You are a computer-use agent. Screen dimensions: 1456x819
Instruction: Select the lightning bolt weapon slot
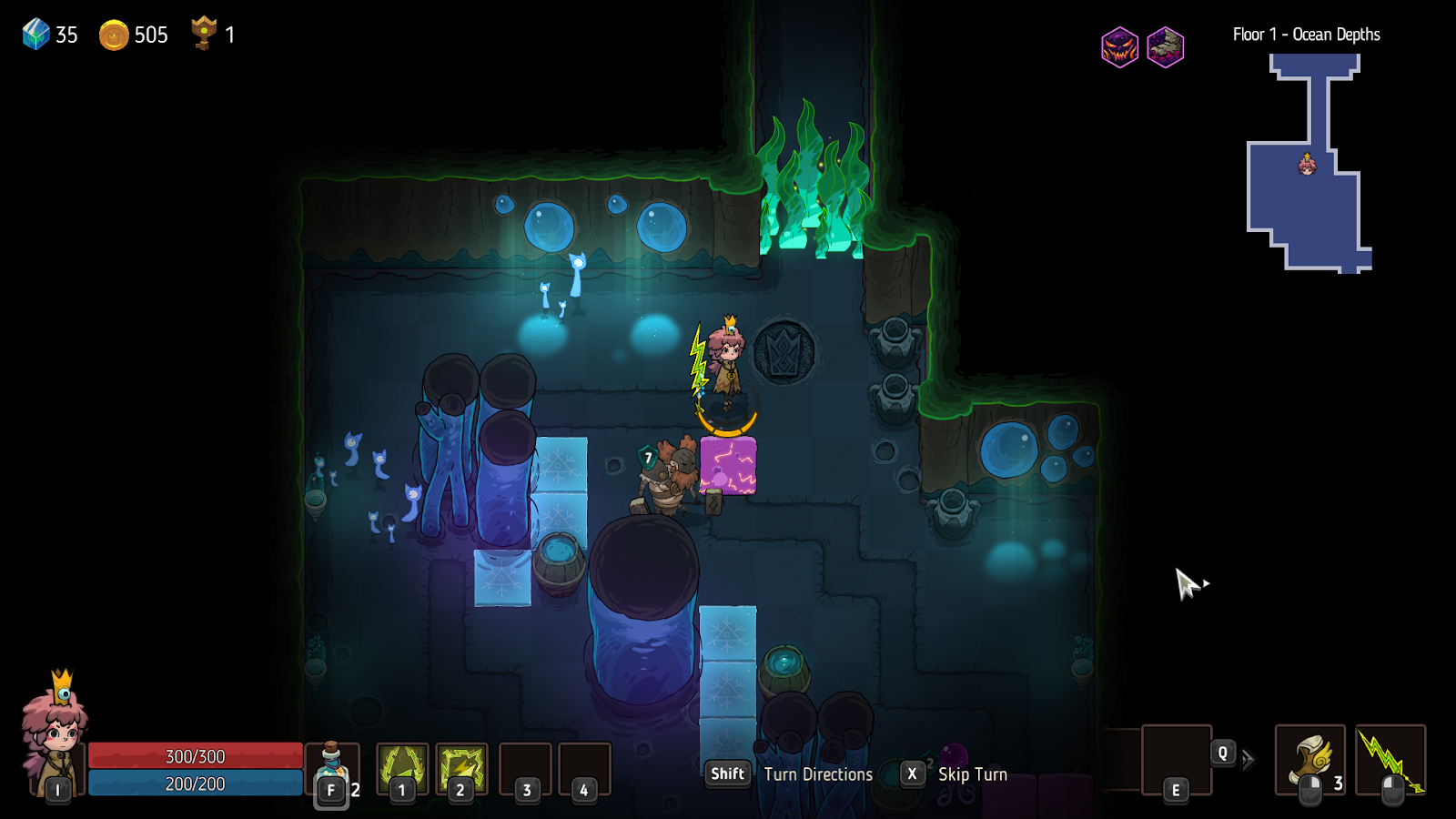pyautogui.click(x=1390, y=759)
